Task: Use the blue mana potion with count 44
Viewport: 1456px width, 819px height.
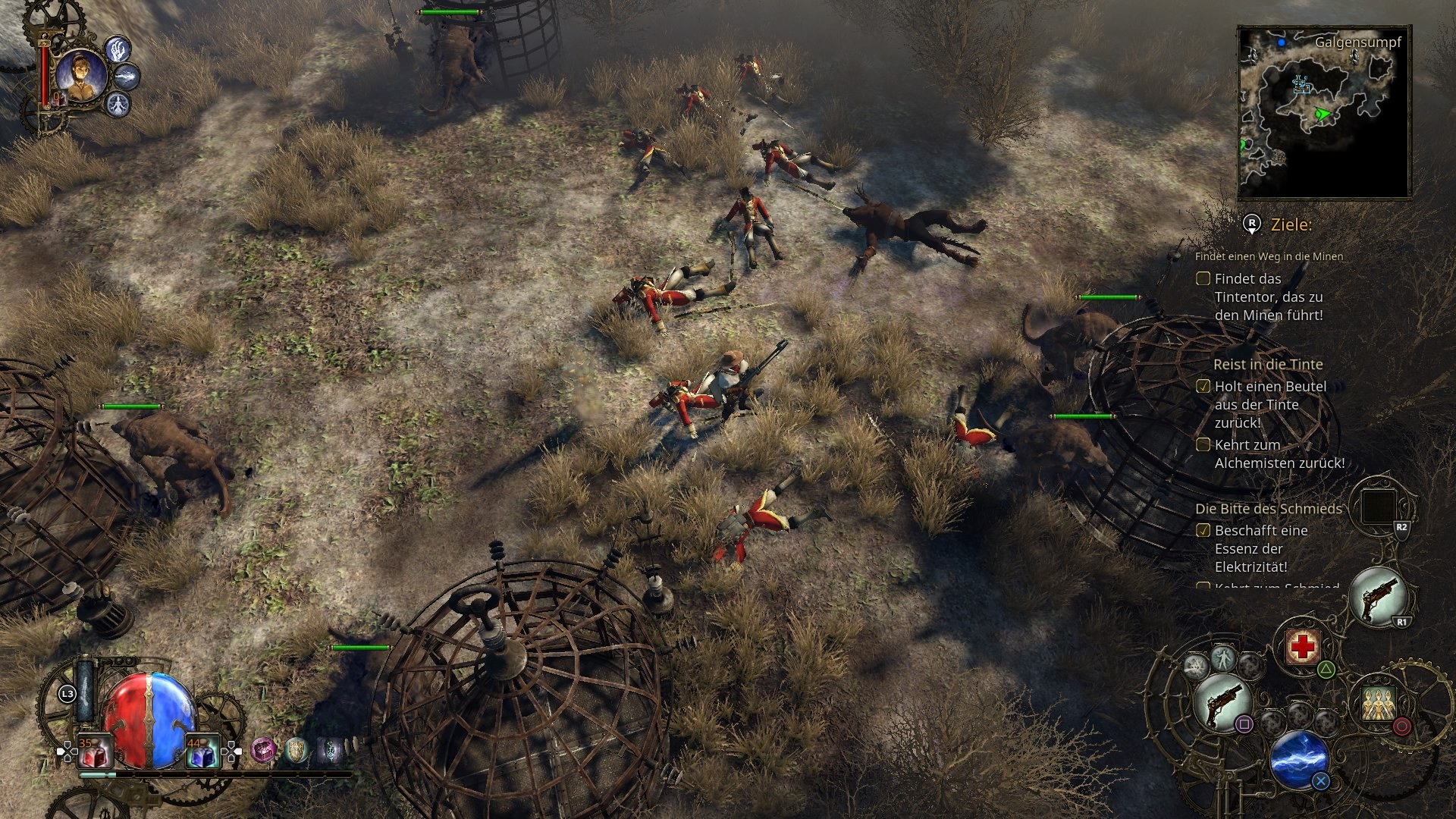Action: click(x=203, y=753)
